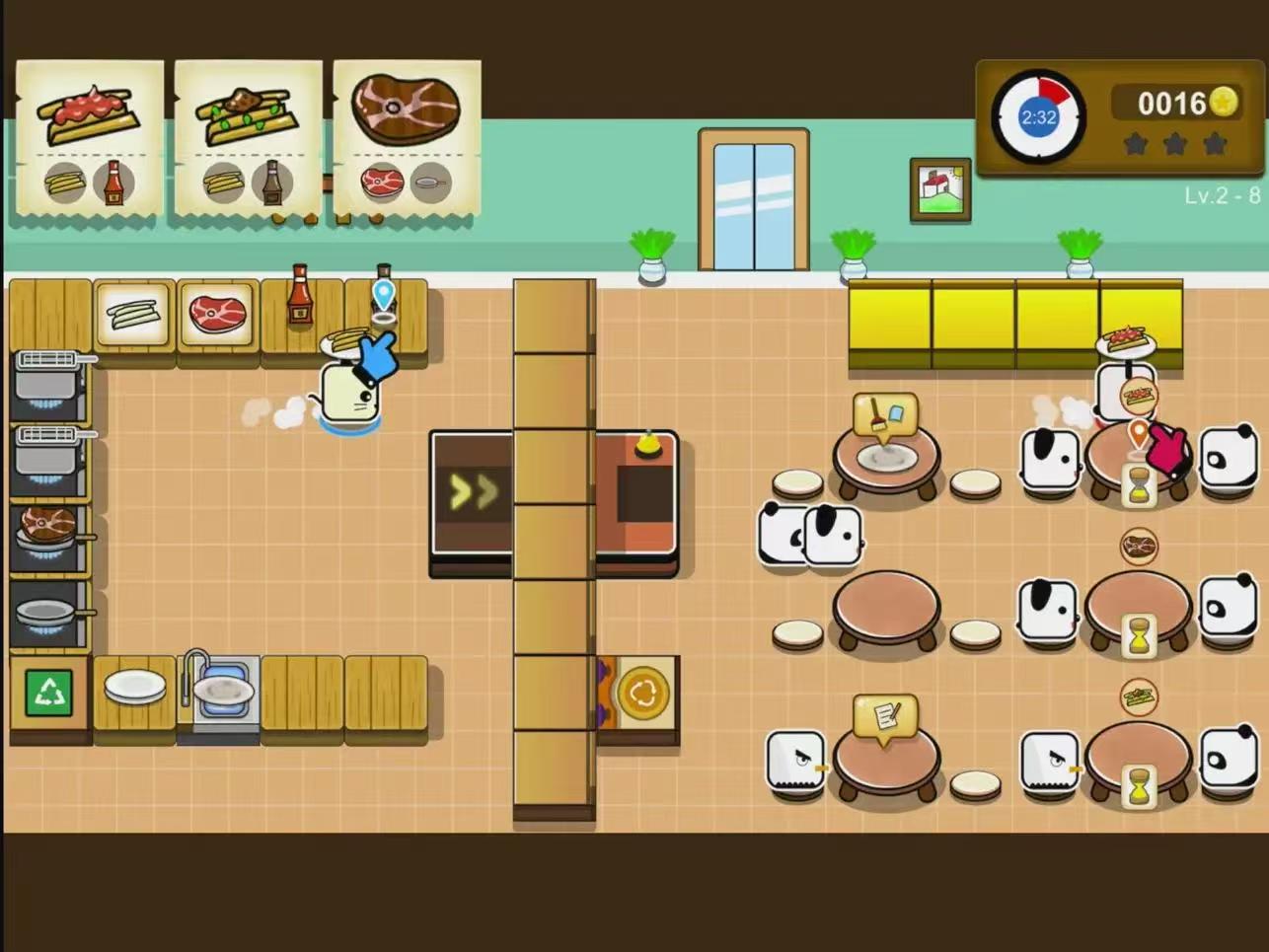Click the coin counter showing 0016
Viewport: 1269px width, 952px height.
click(1172, 102)
